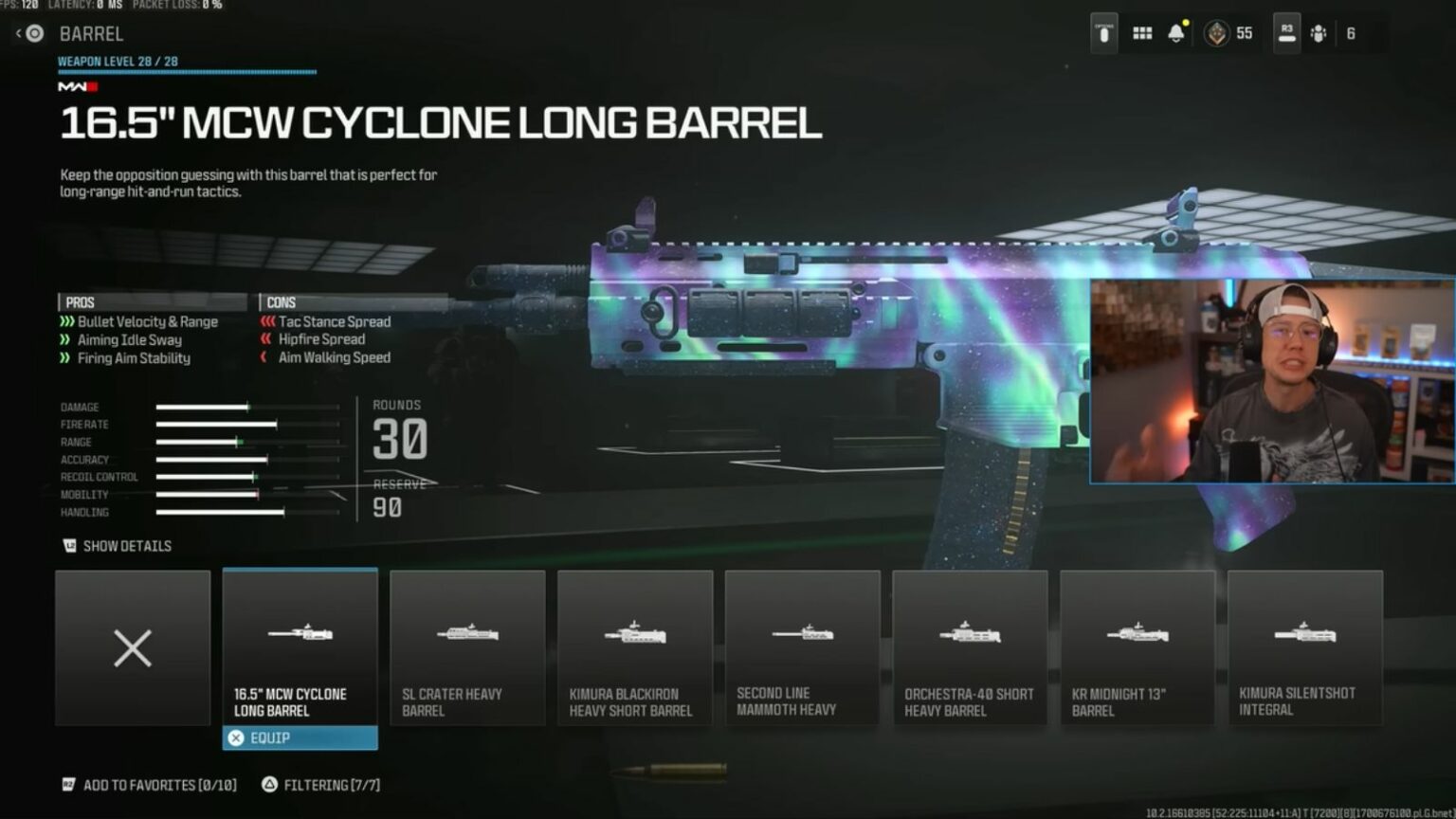Click the R3 button indicator icon
Image resolution: width=1456 pixels, height=819 pixels.
click(1285, 31)
